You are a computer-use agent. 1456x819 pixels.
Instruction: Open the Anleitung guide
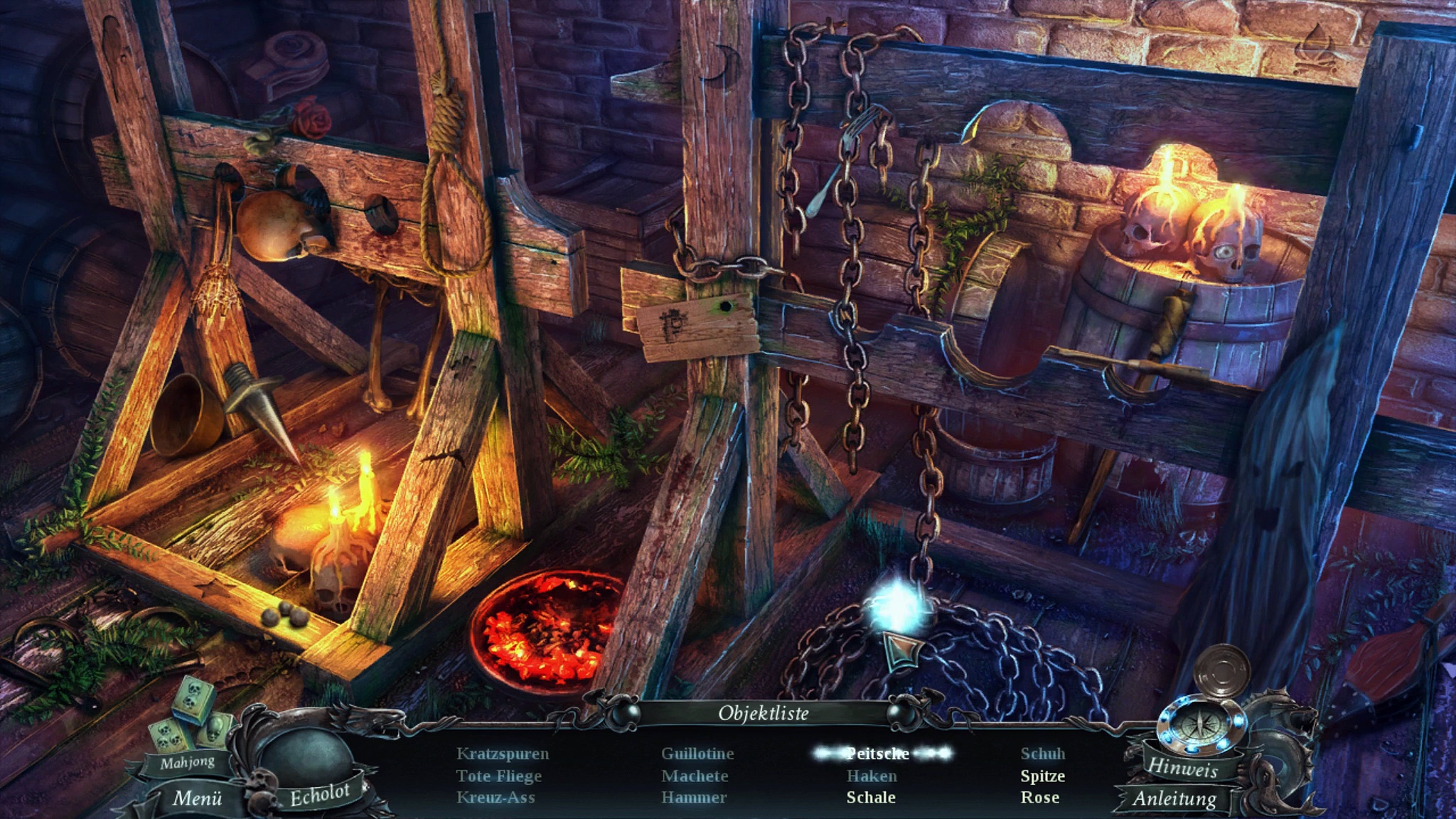pos(1174,798)
